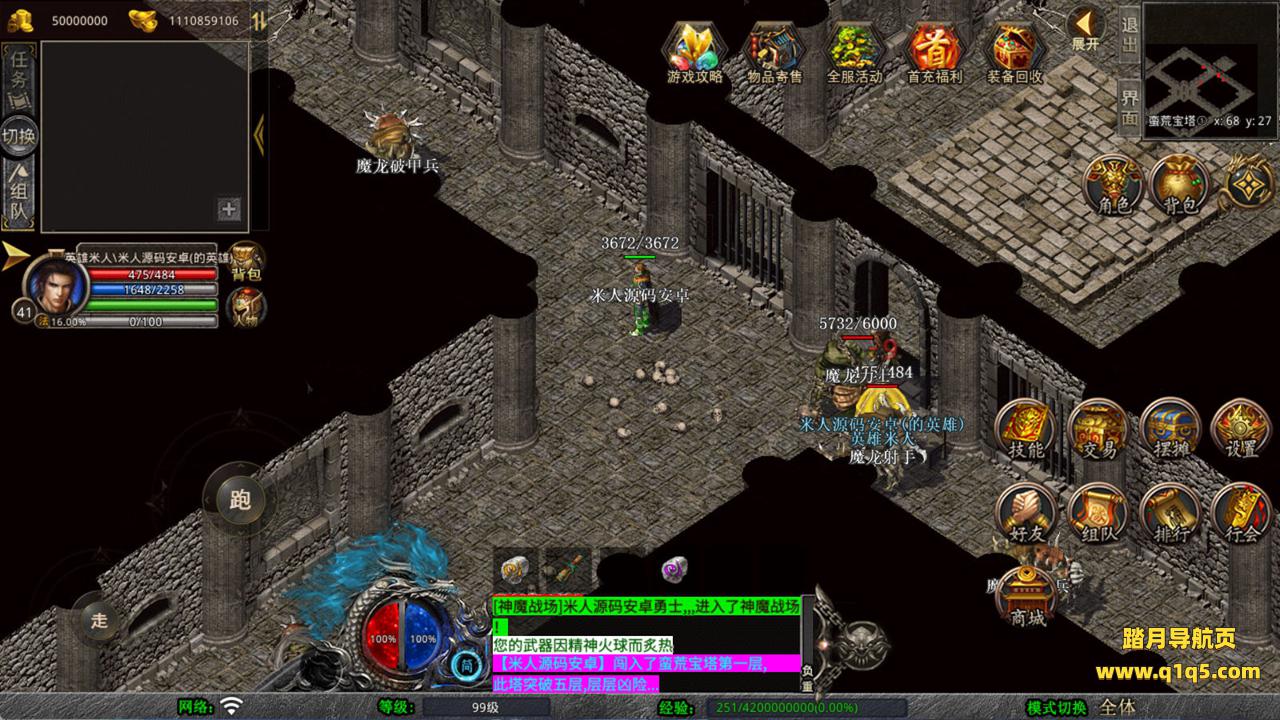Open the 游戏攻略 game guide icon
1280x720 pixels.
695,52
